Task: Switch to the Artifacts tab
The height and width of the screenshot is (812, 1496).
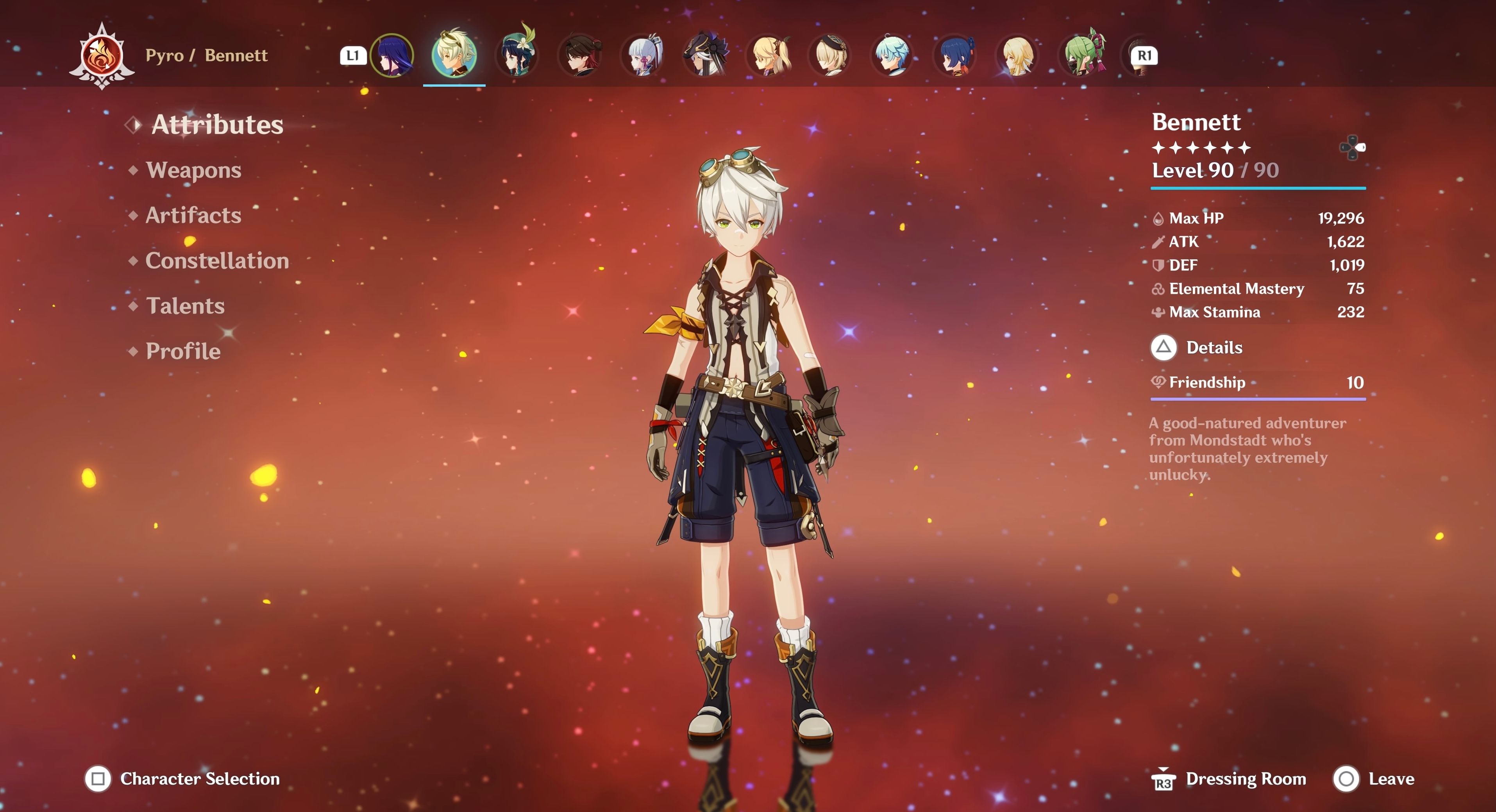Action: (x=192, y=215)
